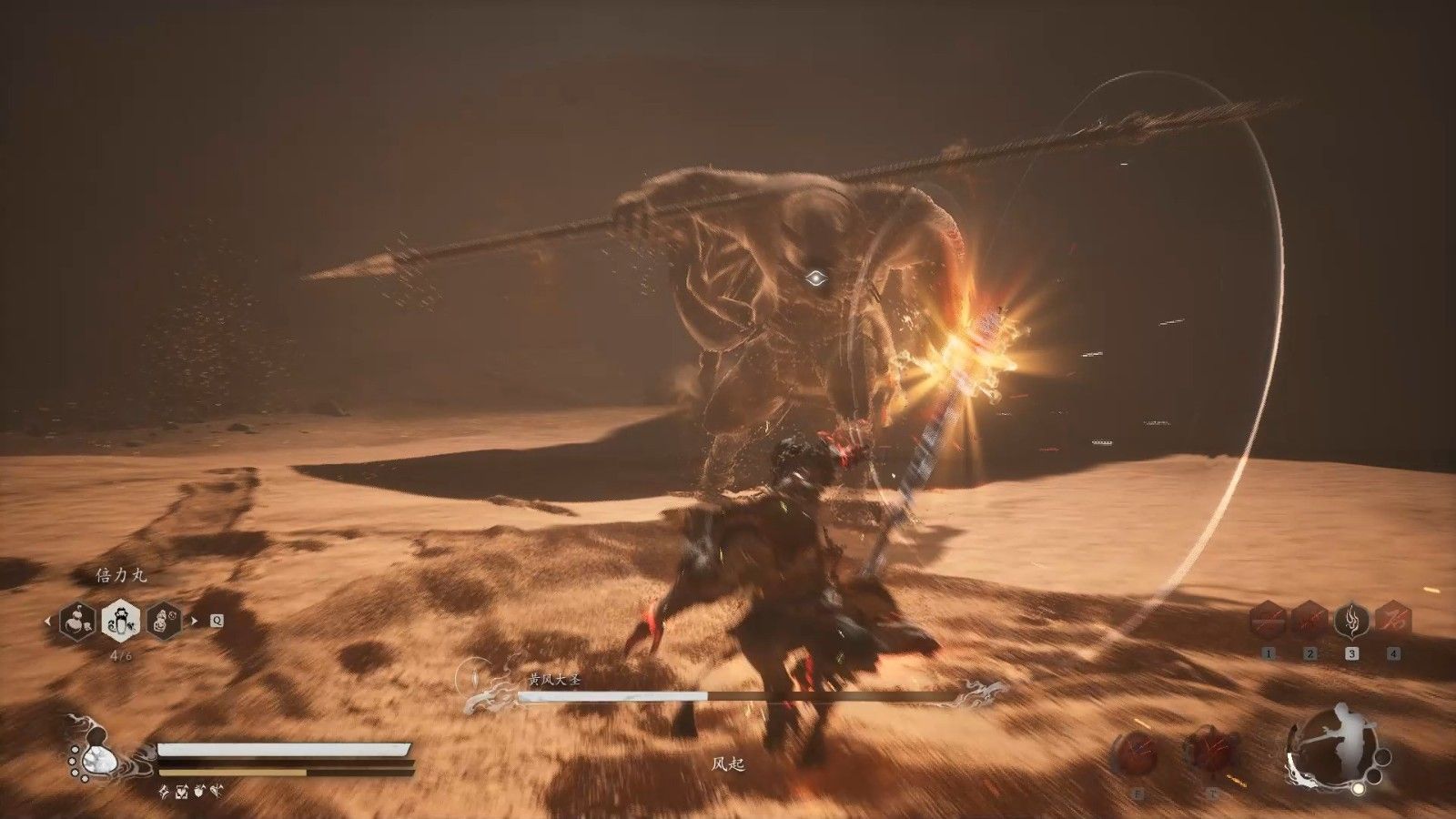Cast the flame spell in slot 3
Screen dimensions: 1456x819
pos(1351,621)
